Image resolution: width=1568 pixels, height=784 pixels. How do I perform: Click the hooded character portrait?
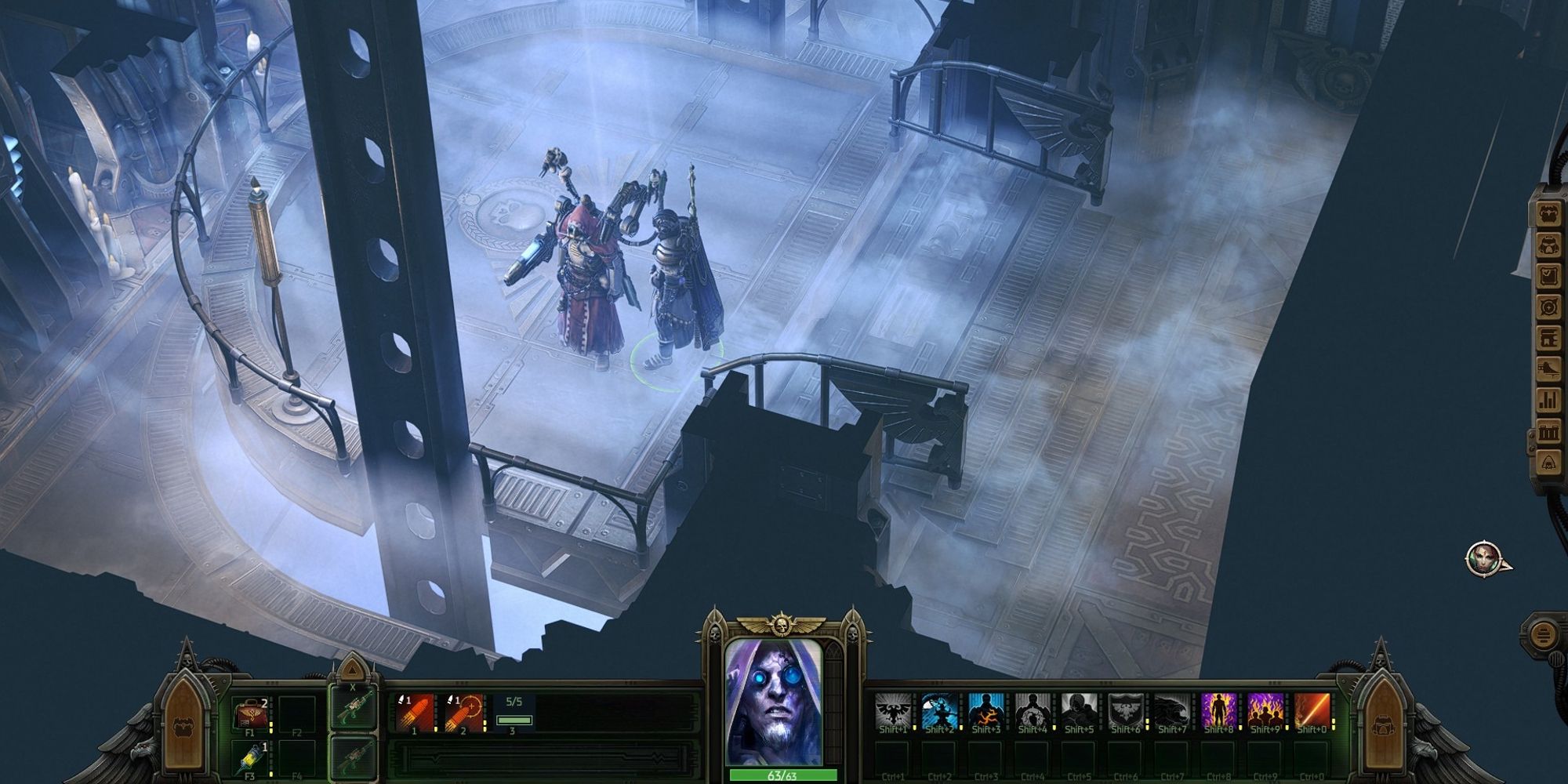[774, 702]
